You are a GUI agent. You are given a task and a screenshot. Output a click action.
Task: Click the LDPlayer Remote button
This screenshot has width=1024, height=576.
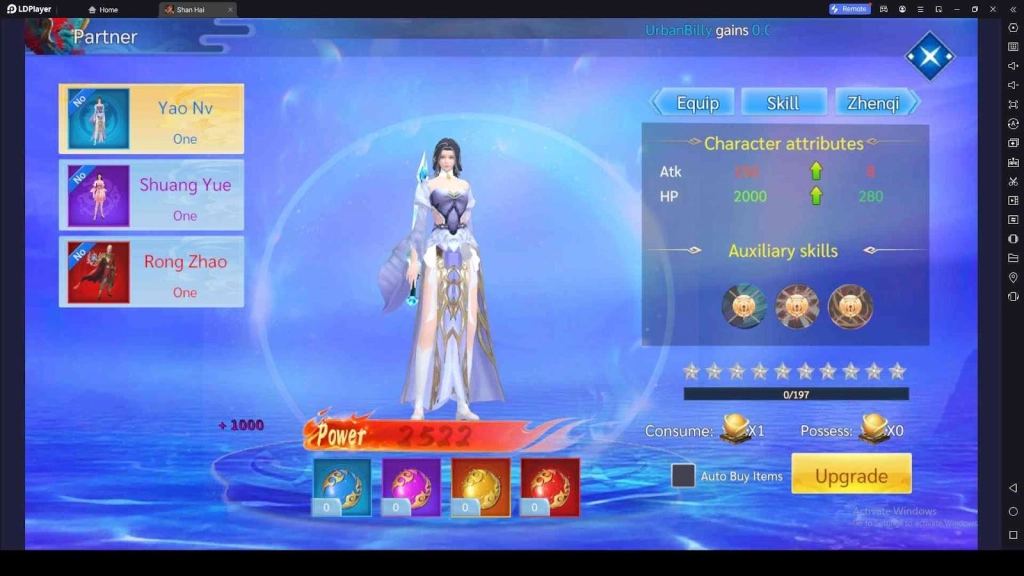coord(849,9)
